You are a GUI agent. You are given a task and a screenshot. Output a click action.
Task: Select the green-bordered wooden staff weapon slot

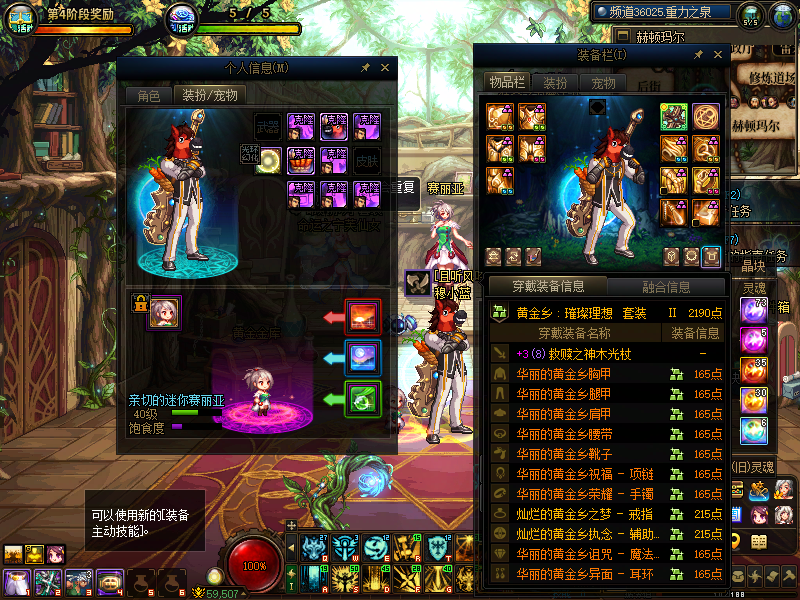673,116
